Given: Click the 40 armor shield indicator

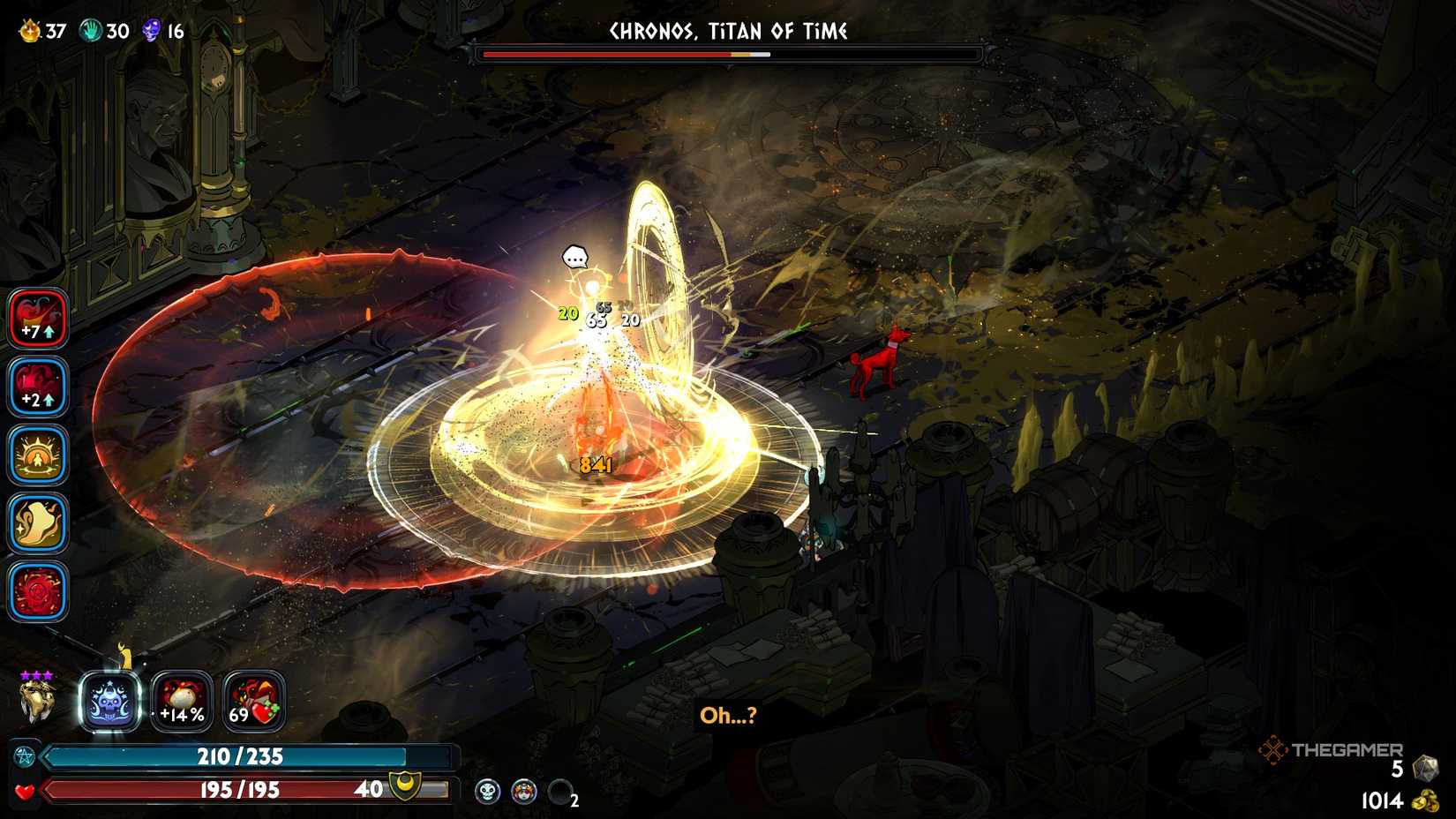Looking at the screenshot, I should tap(388, 786).
